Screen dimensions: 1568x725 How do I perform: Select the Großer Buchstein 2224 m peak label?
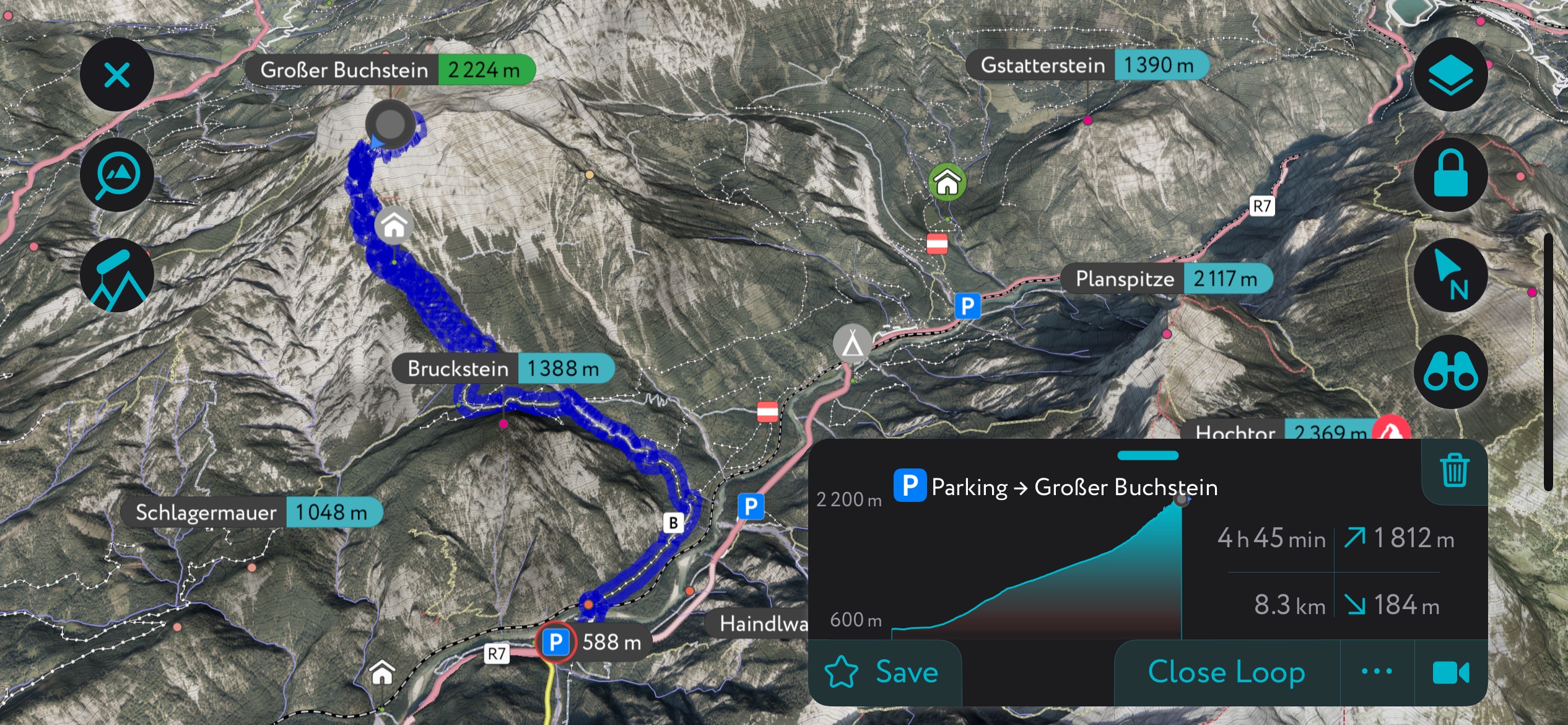click(x=390, y=69)
